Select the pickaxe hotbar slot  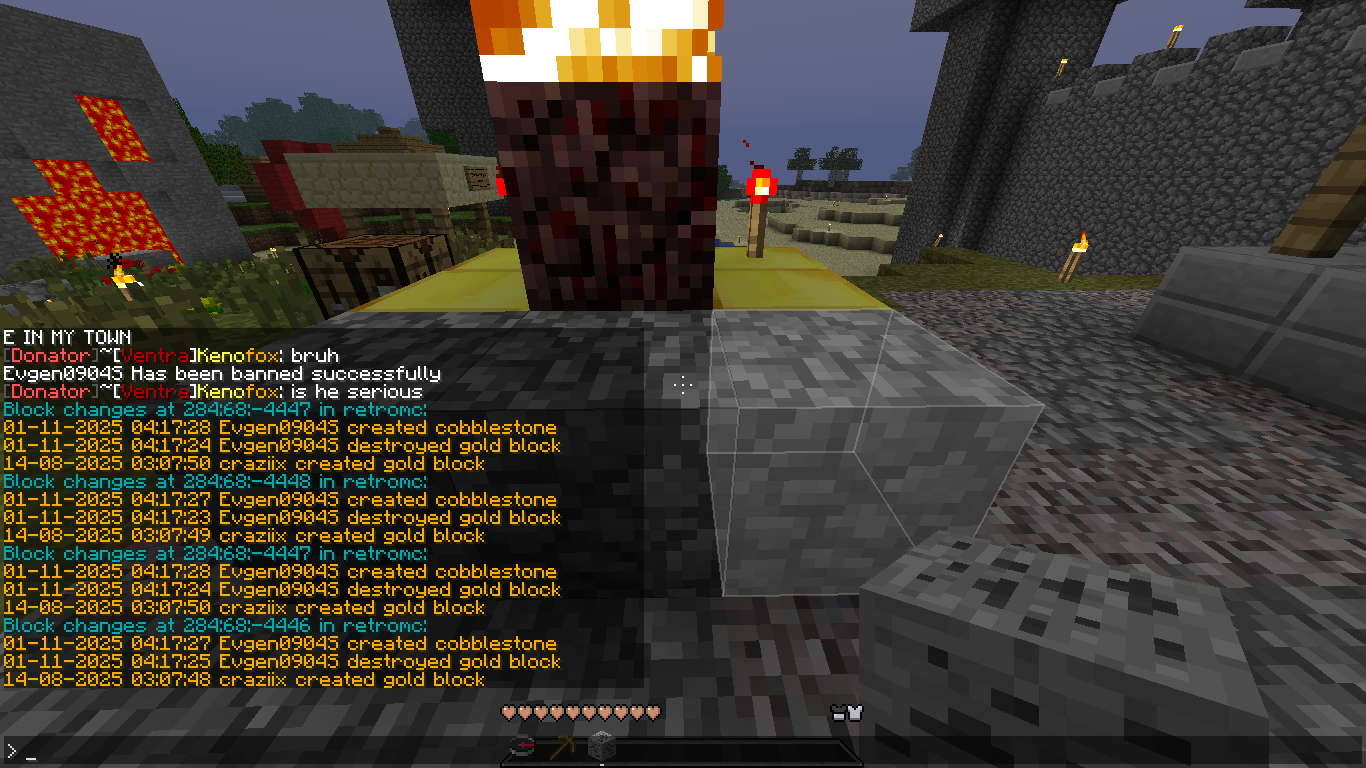click(x=561, y=747)
